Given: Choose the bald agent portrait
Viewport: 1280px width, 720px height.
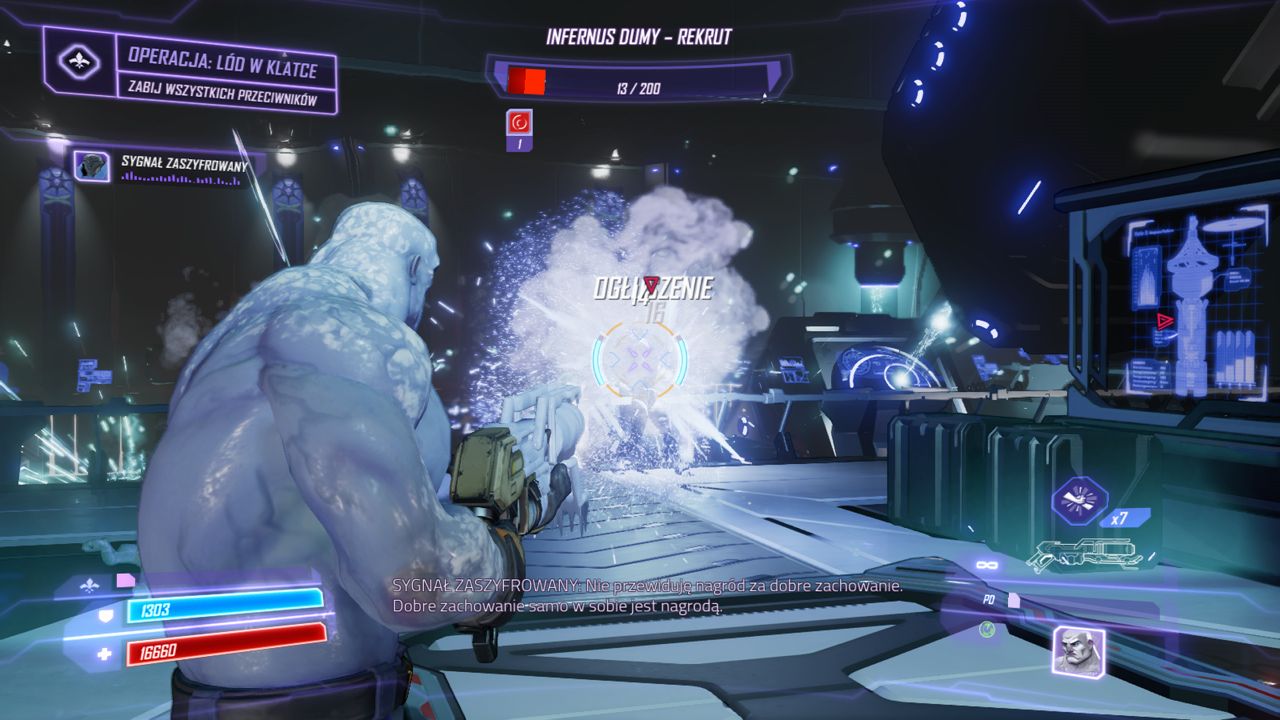Looking at the screenshot, I should 1078,651.
